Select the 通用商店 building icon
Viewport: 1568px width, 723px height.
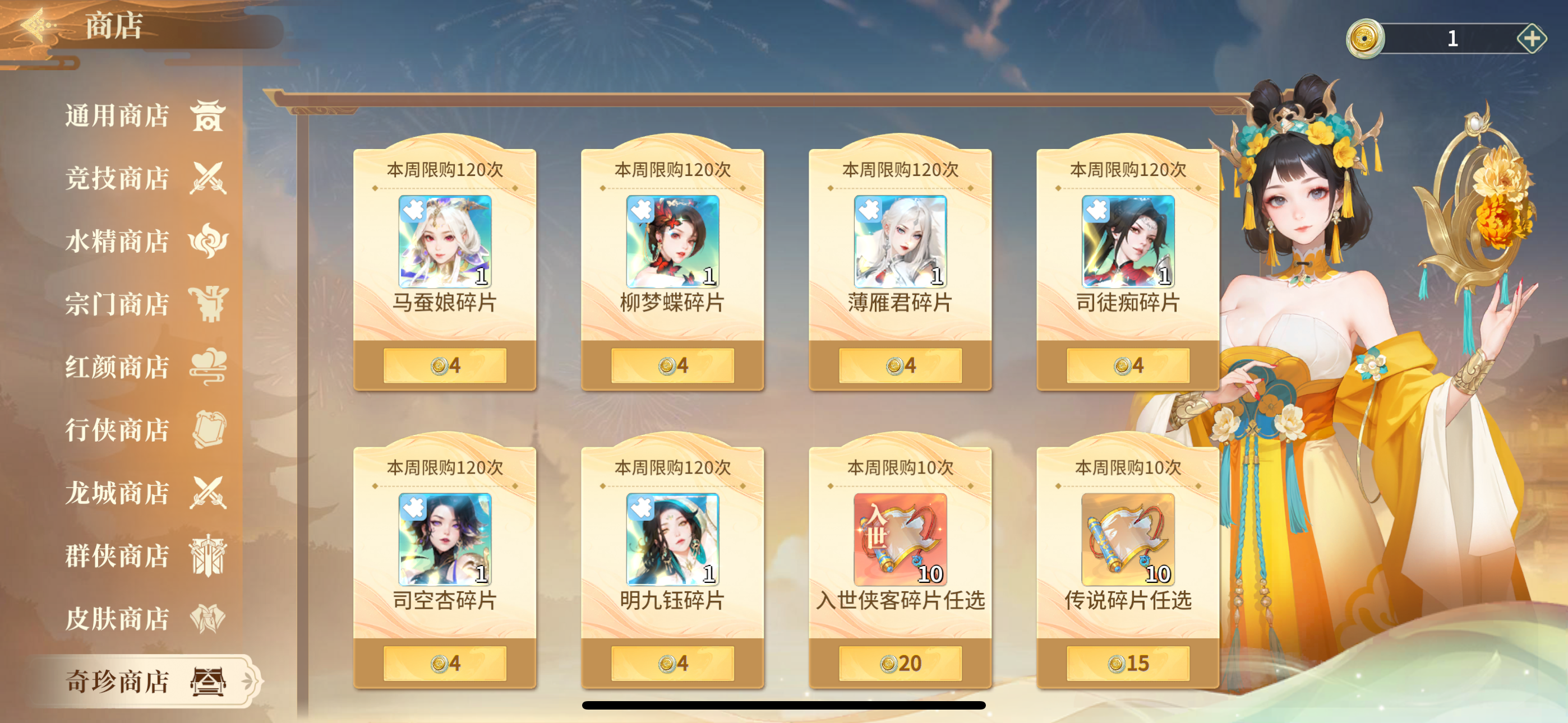(x=209, y=118)
